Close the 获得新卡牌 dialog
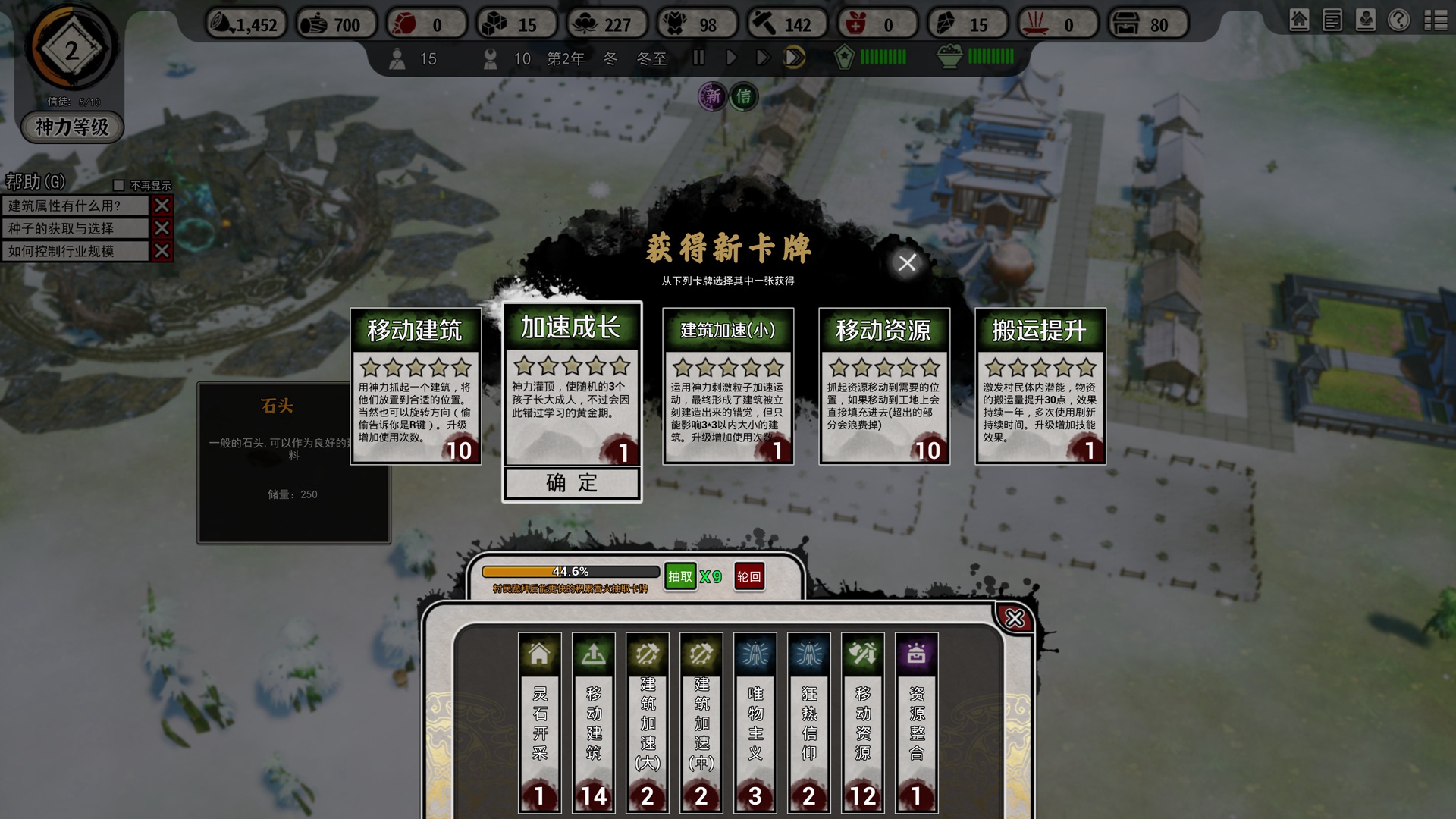 pyautogui.click(x=907, y=263)
